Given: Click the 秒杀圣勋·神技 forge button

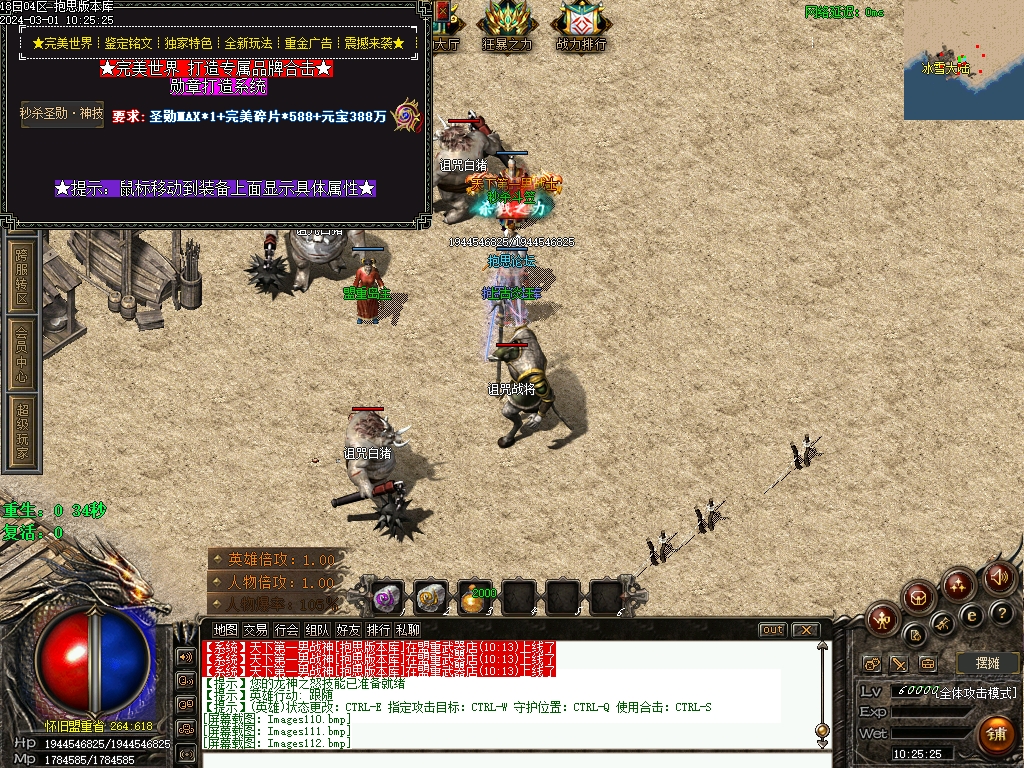Looking at the screenshot, I should tap(62, 113).
